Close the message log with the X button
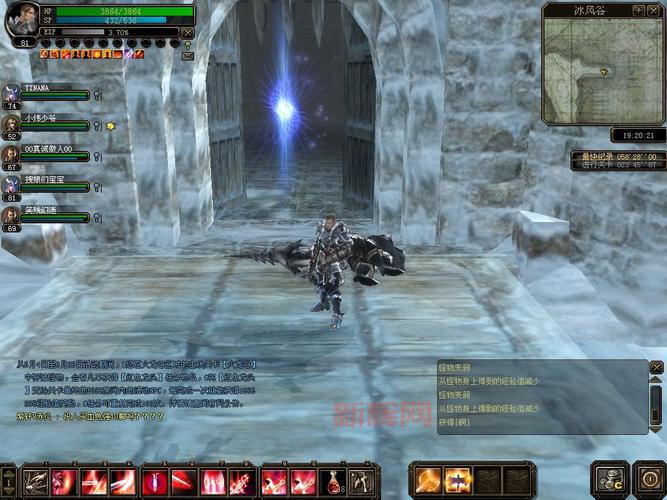 [x=656, y=369]
